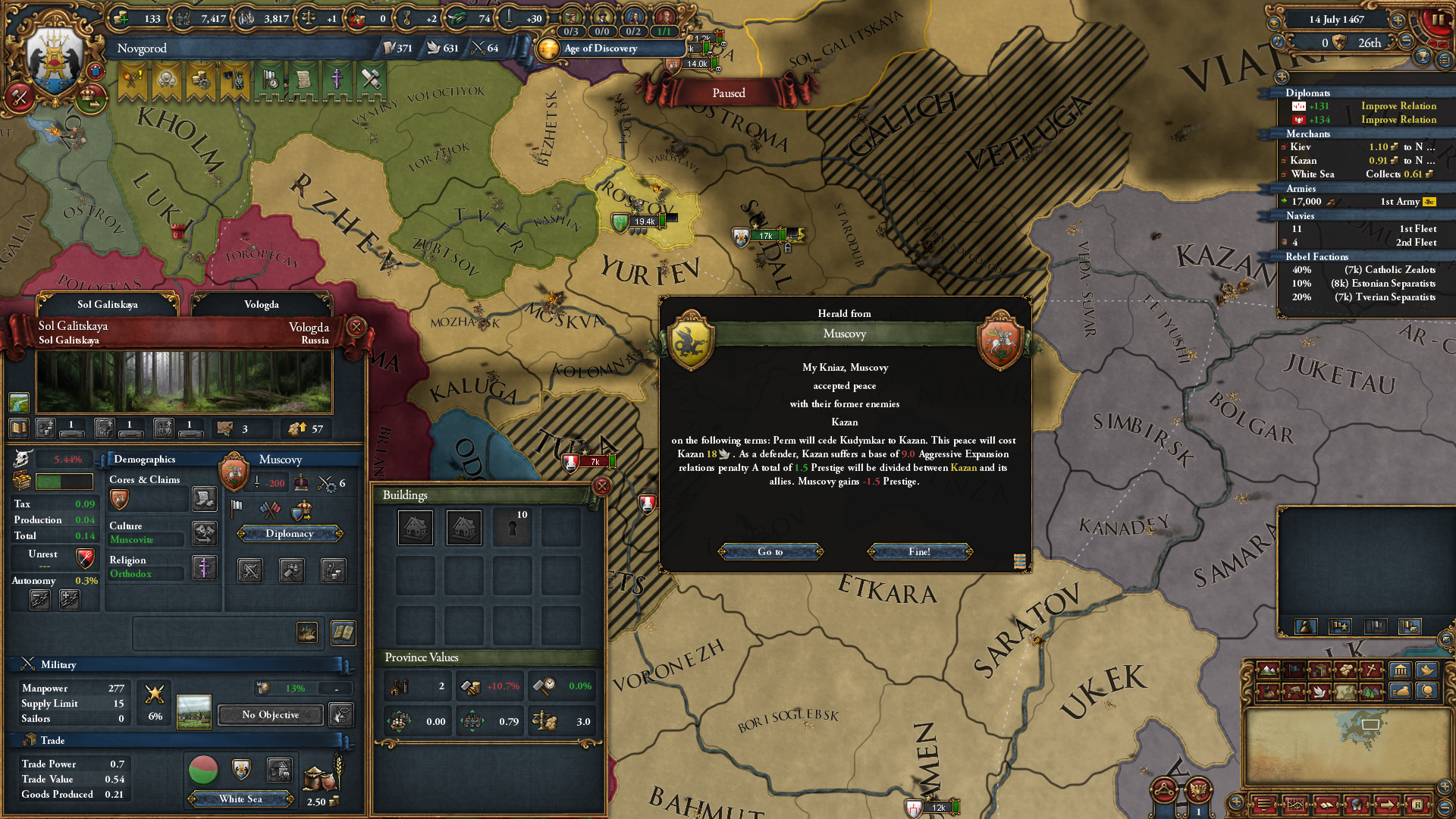Click the Muscovy owner shield in province panel
Screen dimensions: 1456x819
tap(234, 472)
